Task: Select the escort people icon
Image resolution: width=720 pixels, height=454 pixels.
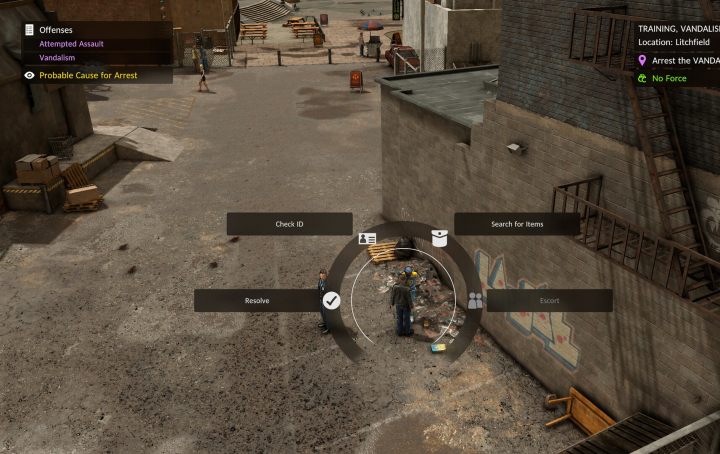Action: tap(475, 300)
